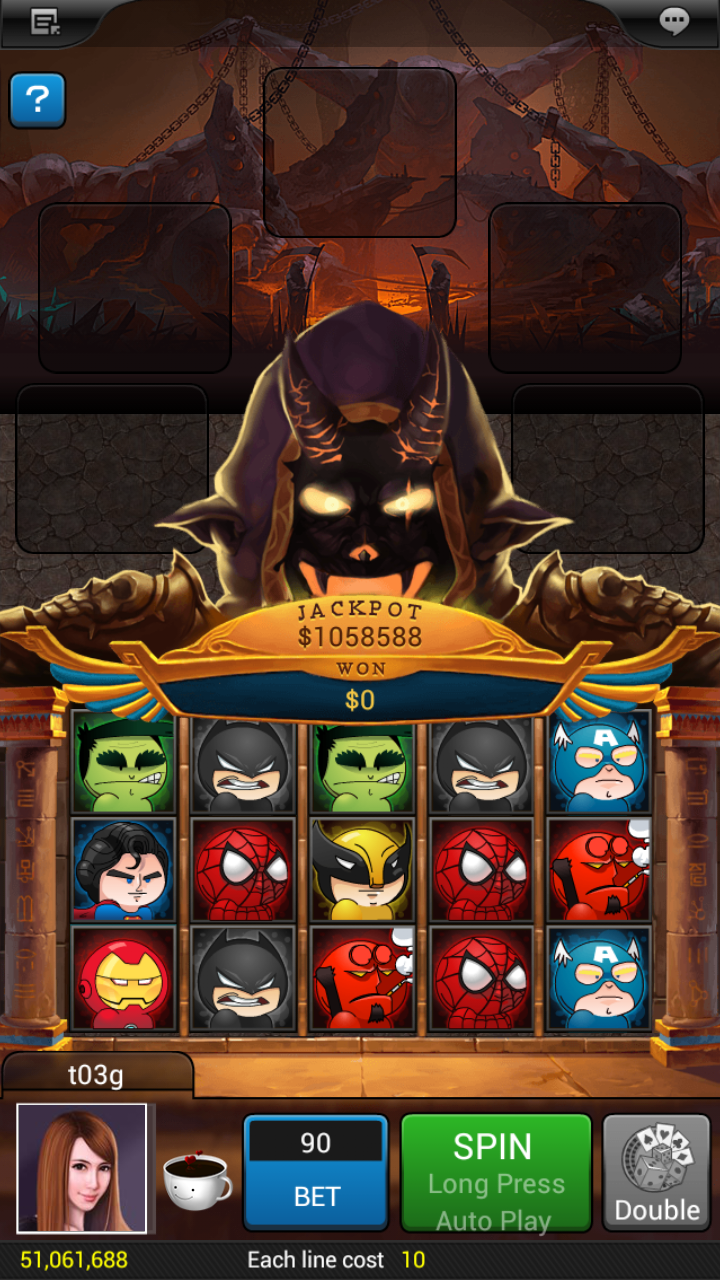Open the chat speech bubble
The width and height of the screenshot is (720, 1280).
coord(675,21)
